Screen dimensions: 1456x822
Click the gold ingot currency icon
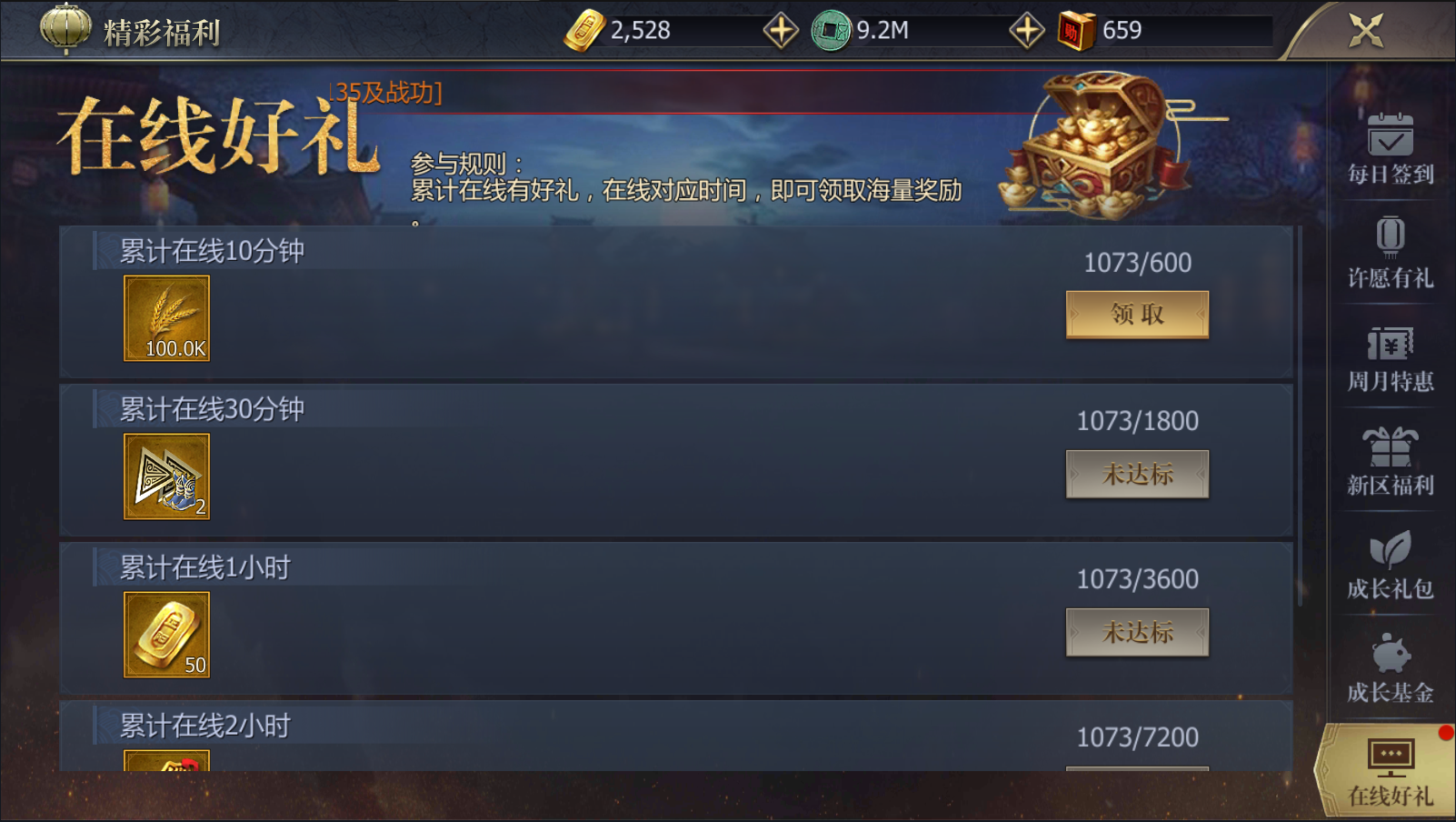pos(586,29)
